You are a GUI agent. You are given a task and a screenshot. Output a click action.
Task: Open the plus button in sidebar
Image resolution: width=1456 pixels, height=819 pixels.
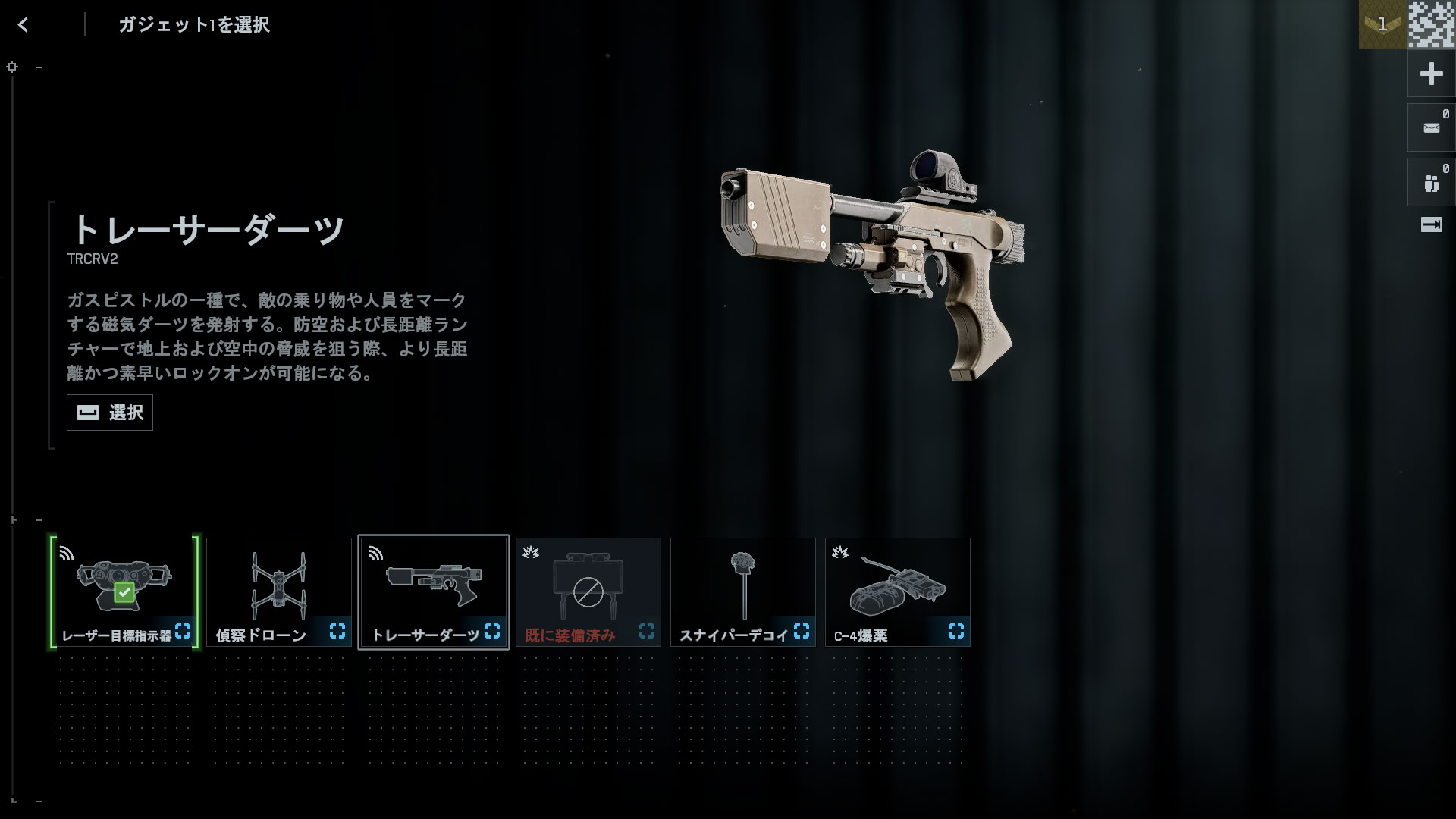(x=1431, y=74)
